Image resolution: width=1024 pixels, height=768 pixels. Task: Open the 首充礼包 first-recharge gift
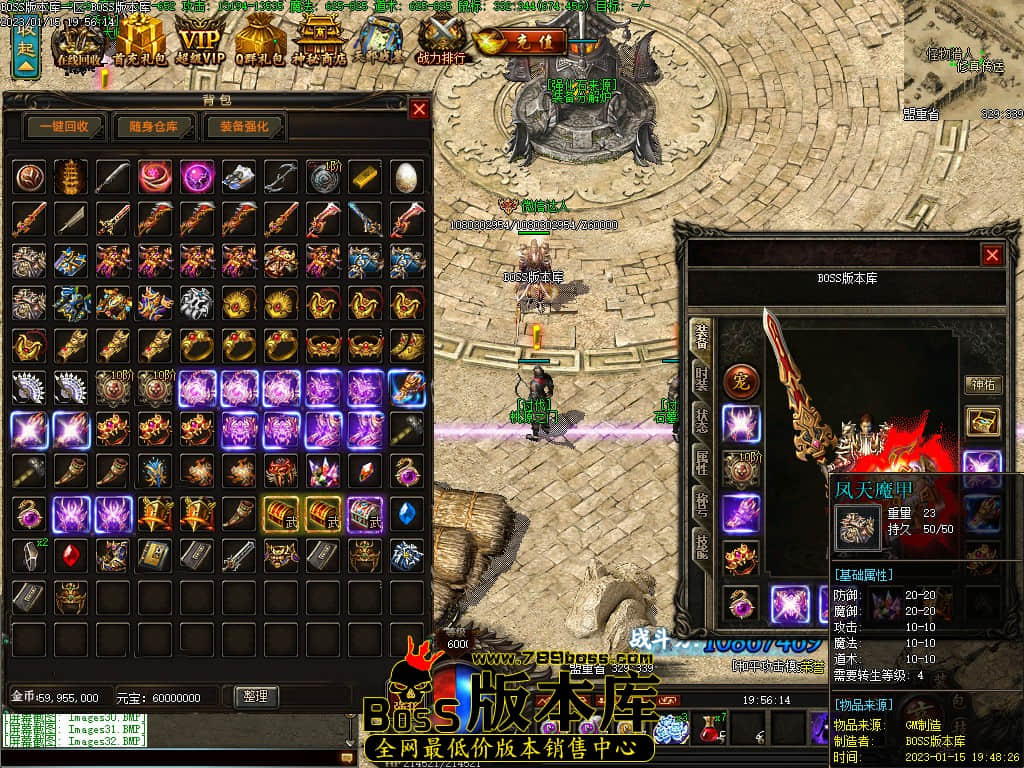(x=138, y=43)
